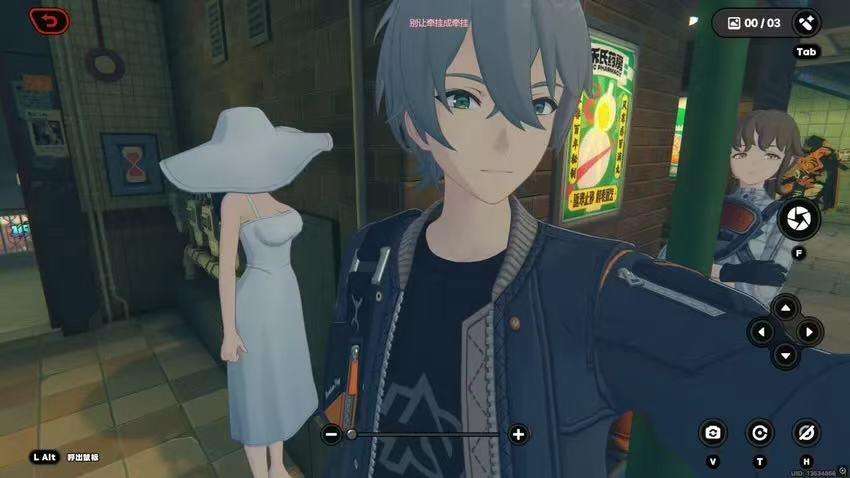Viewport: 850px width, 478px height.
Task: Click the left arrow camera control
Action: (762, 331)
